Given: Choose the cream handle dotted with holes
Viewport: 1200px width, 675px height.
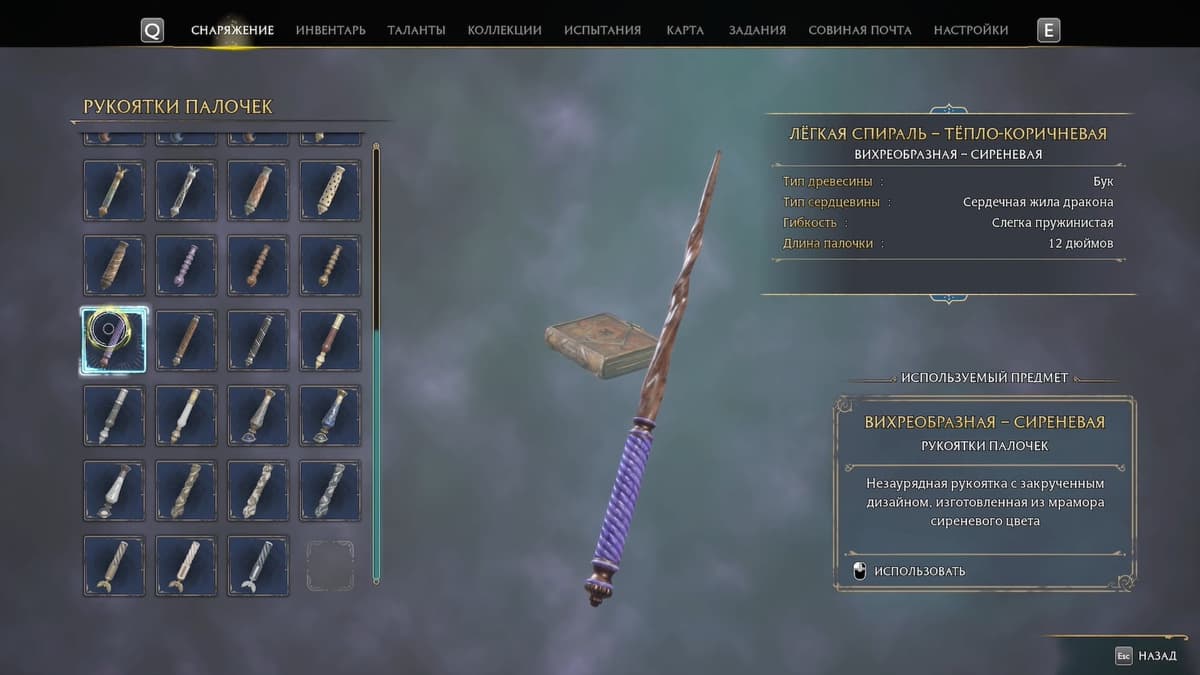Looking at the screenshot, I should click(330, 190).
